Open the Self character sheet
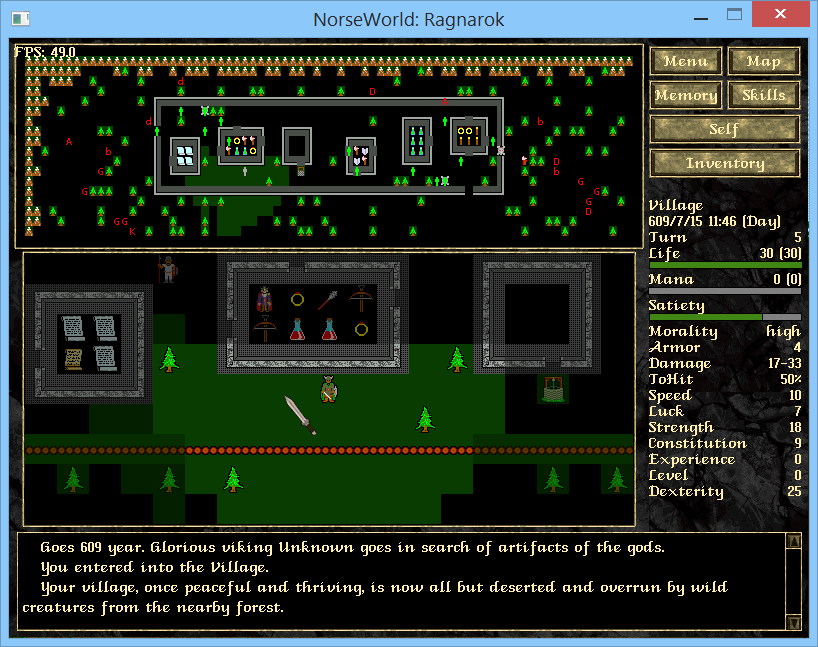This screenshot has height=647, width=818. [x=724, y=129]
